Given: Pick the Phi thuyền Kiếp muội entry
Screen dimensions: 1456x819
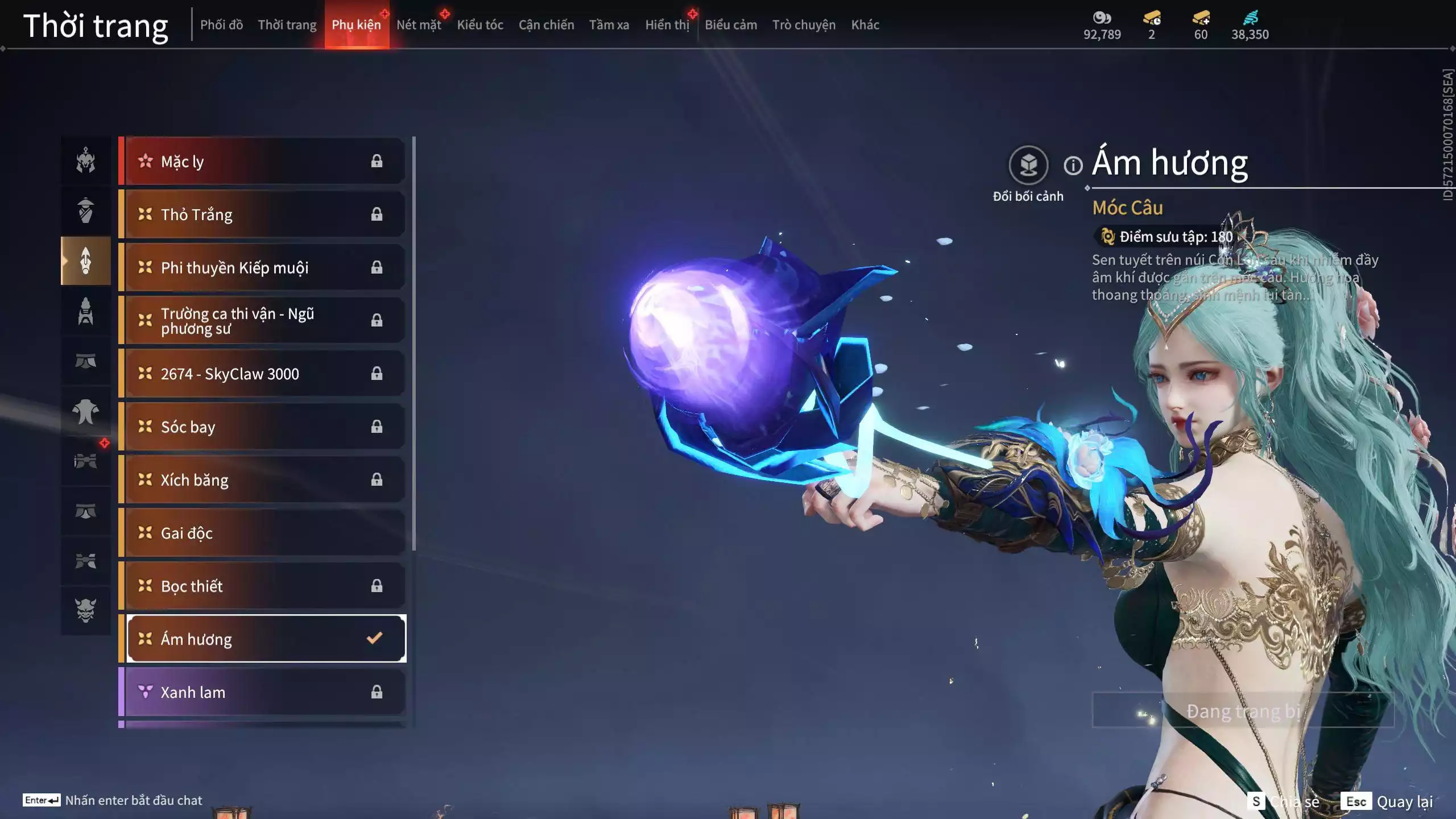Looking at the screenshot, I should [264, 267].
